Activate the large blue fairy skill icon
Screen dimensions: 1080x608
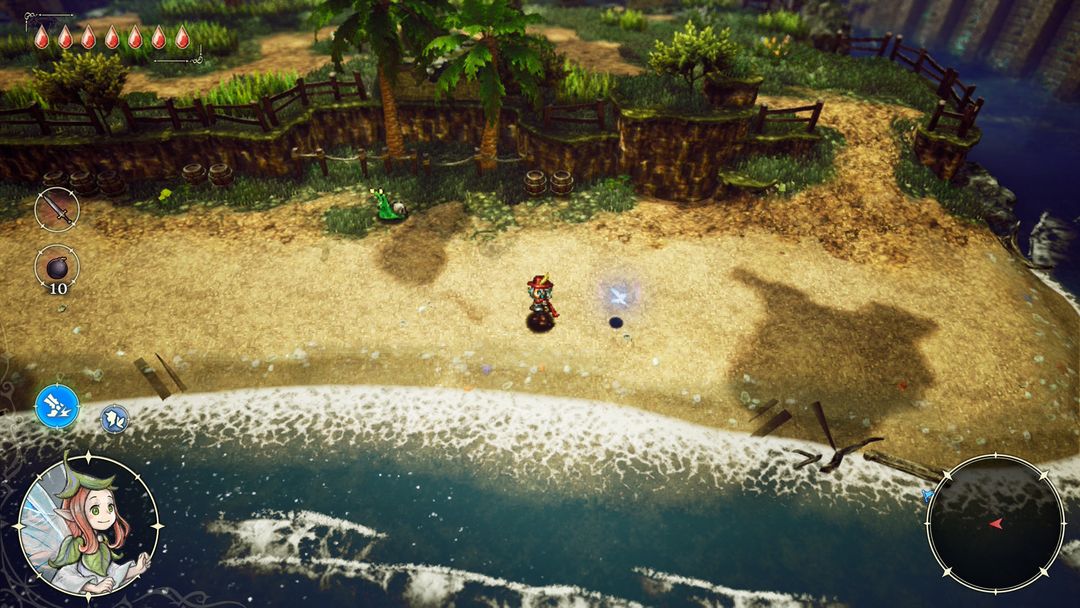click(x=57, y=407)
